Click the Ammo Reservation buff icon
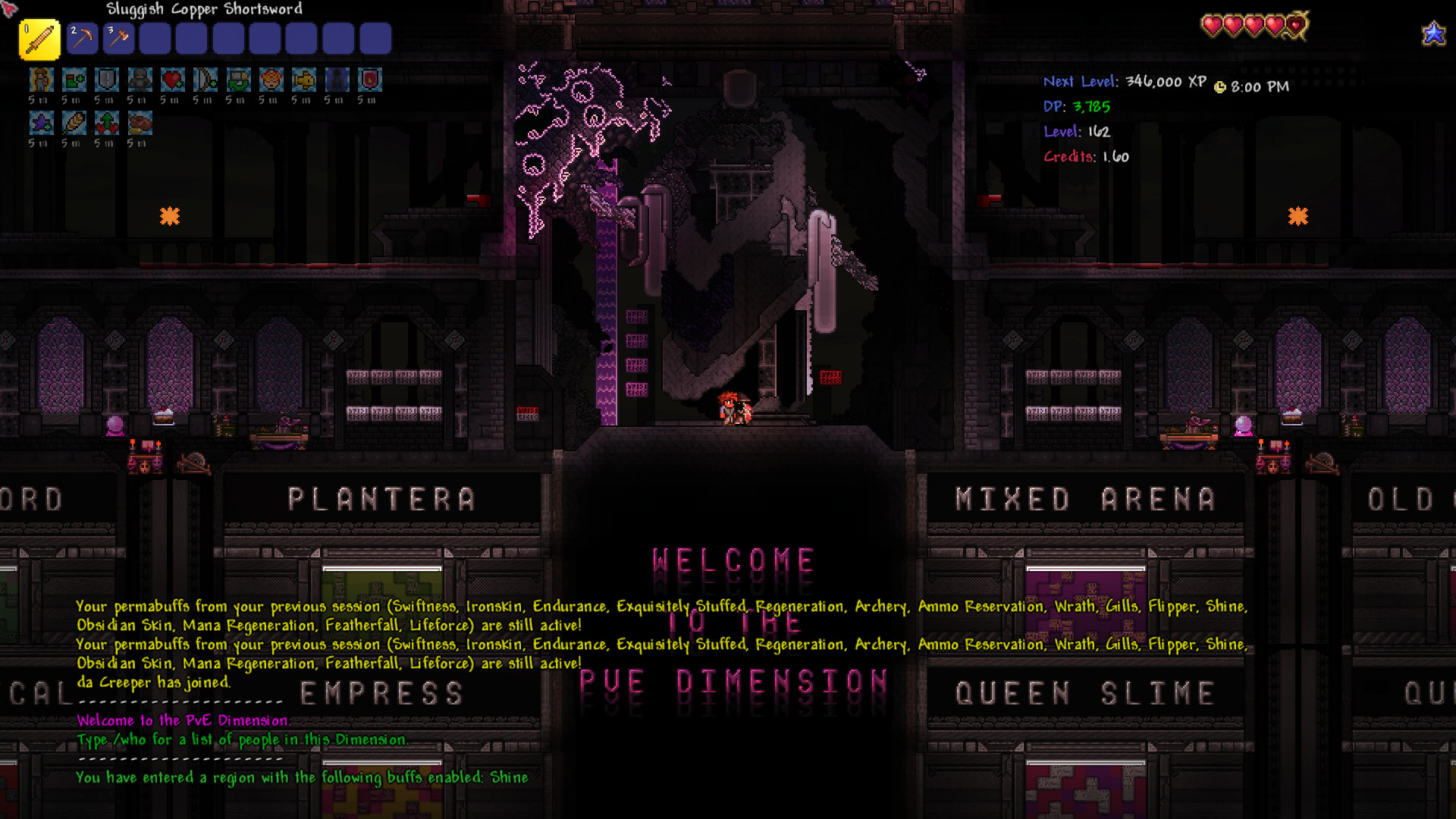The width and height of the screenshot is (1456, 819). (238, 80)
